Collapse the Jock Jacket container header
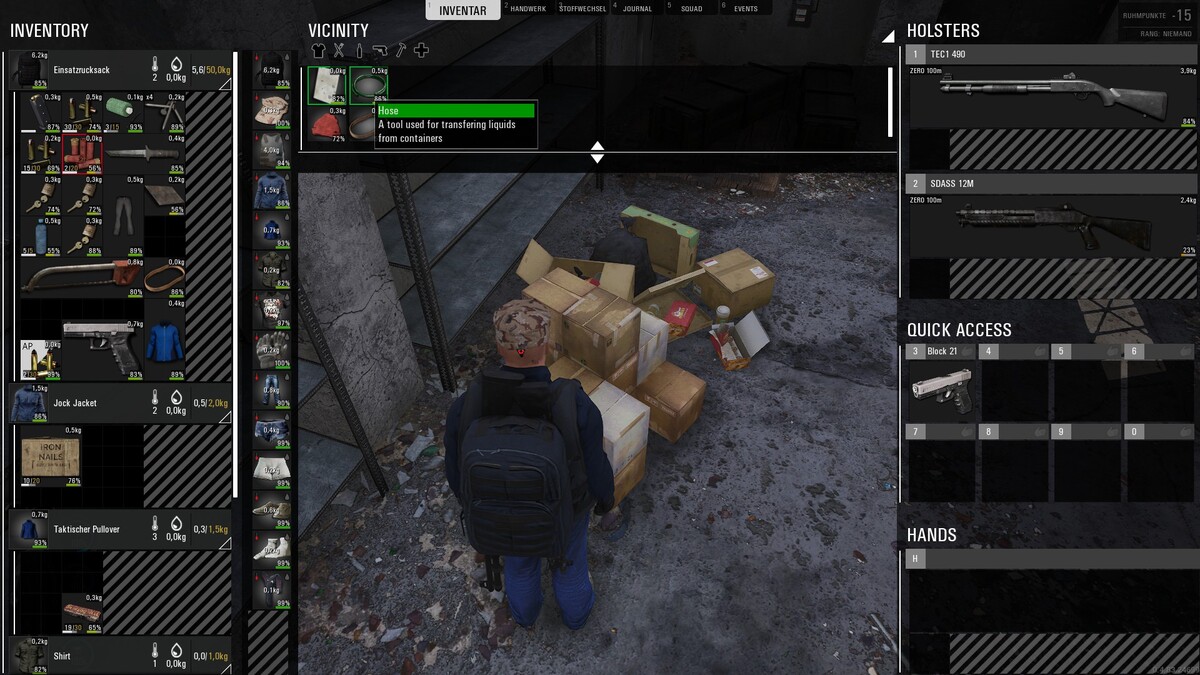 coord(224,417)
